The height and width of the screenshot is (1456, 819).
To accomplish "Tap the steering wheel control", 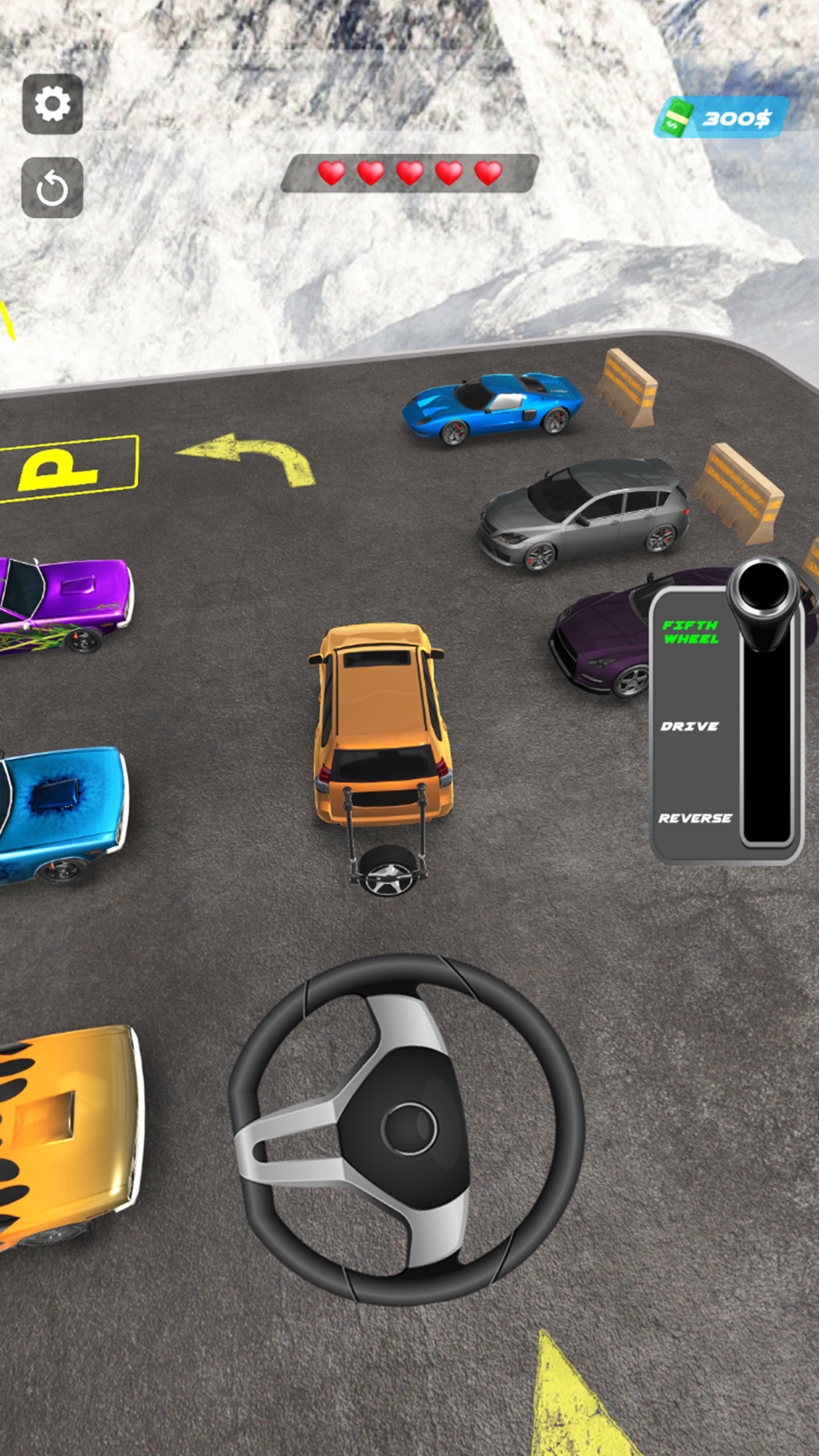I will 407,1128.
